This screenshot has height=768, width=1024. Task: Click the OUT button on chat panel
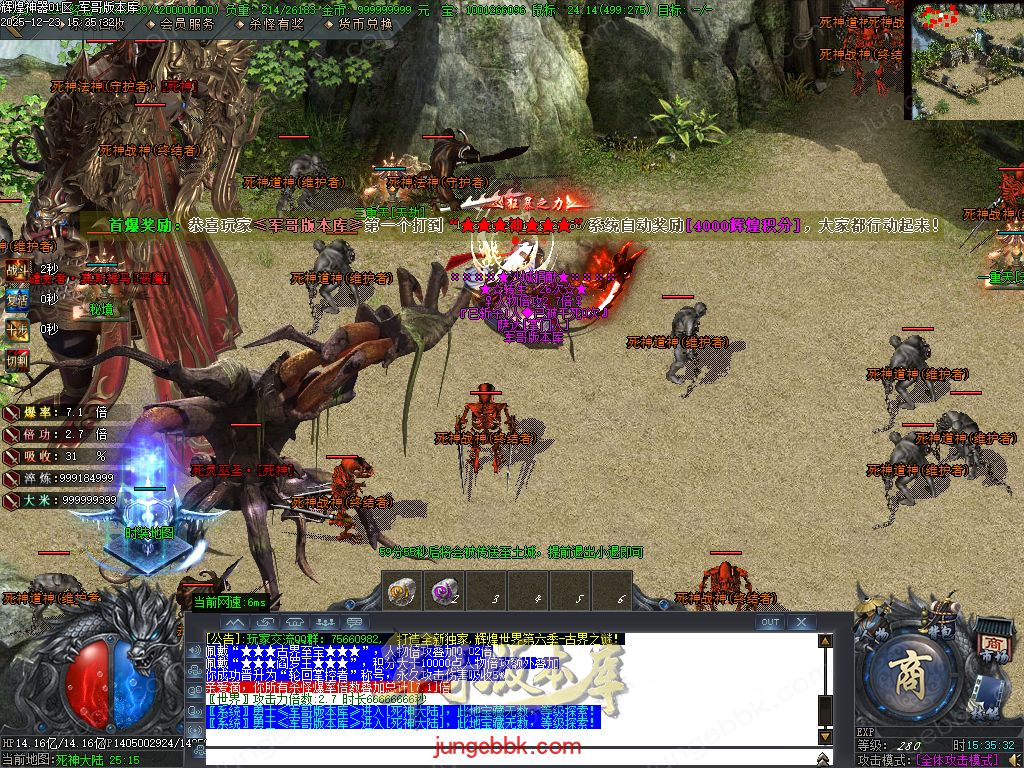point(769,622)
